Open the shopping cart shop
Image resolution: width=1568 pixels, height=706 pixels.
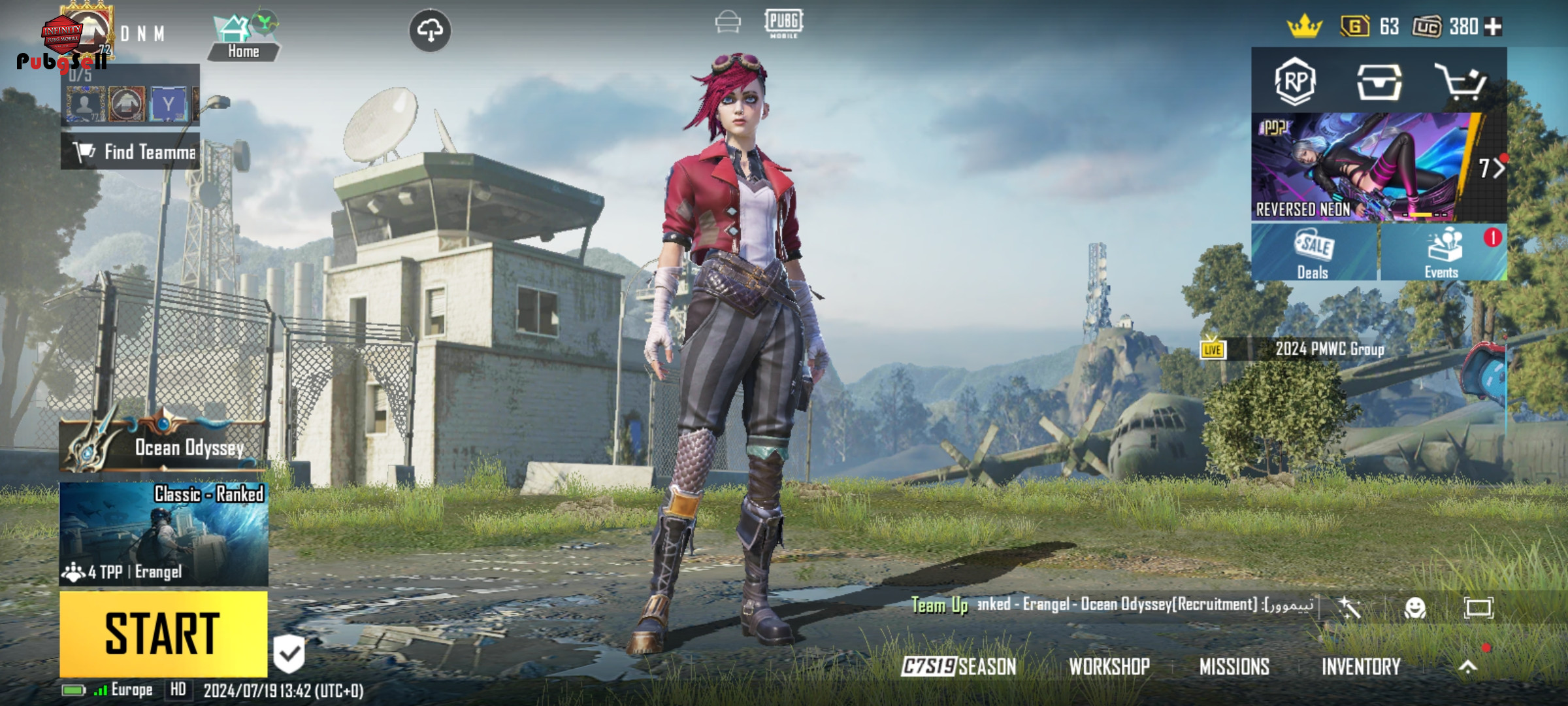pyautogui.click(x=1461, y=82)
